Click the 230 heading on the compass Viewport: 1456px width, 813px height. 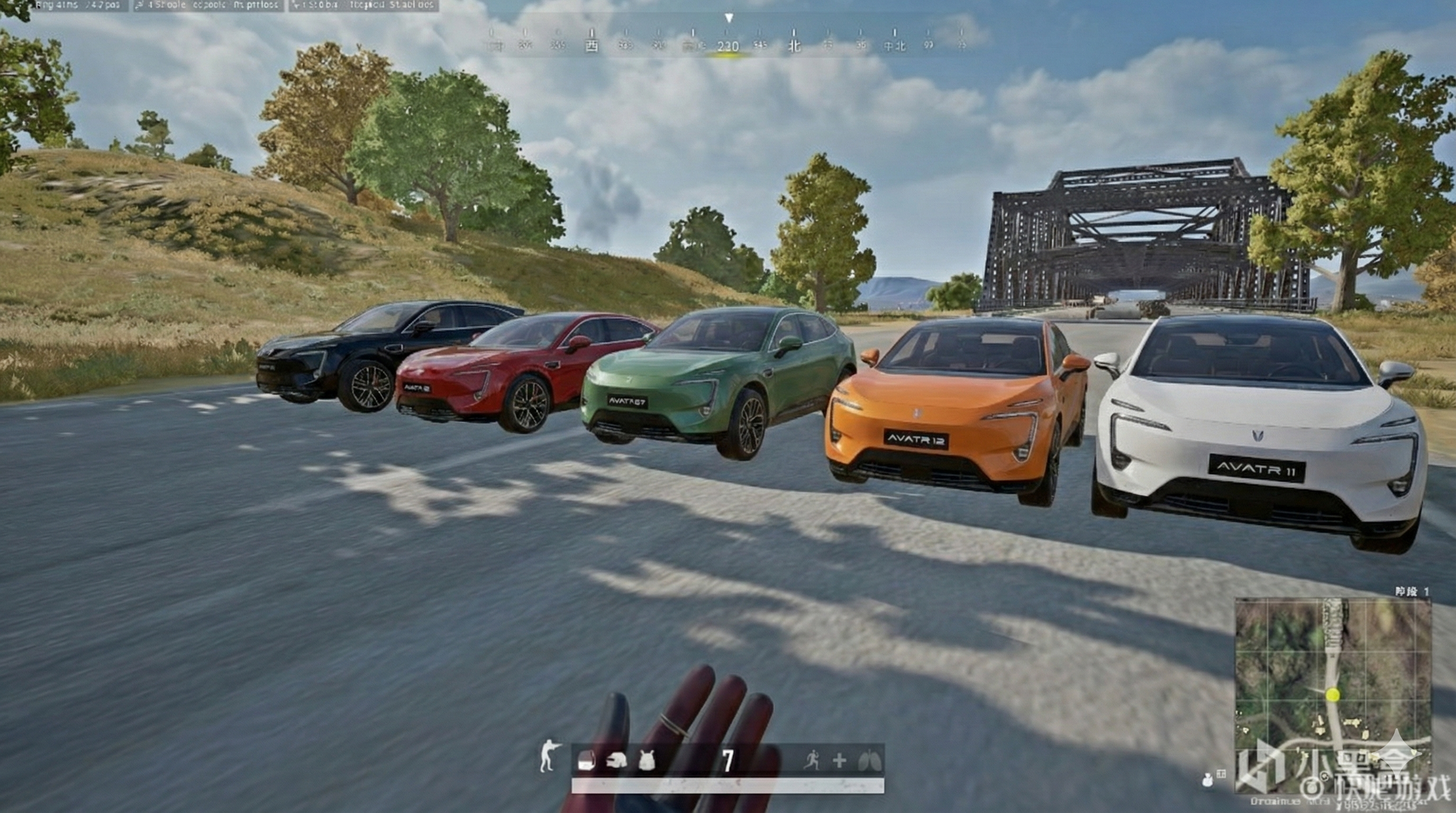point(728,47)
